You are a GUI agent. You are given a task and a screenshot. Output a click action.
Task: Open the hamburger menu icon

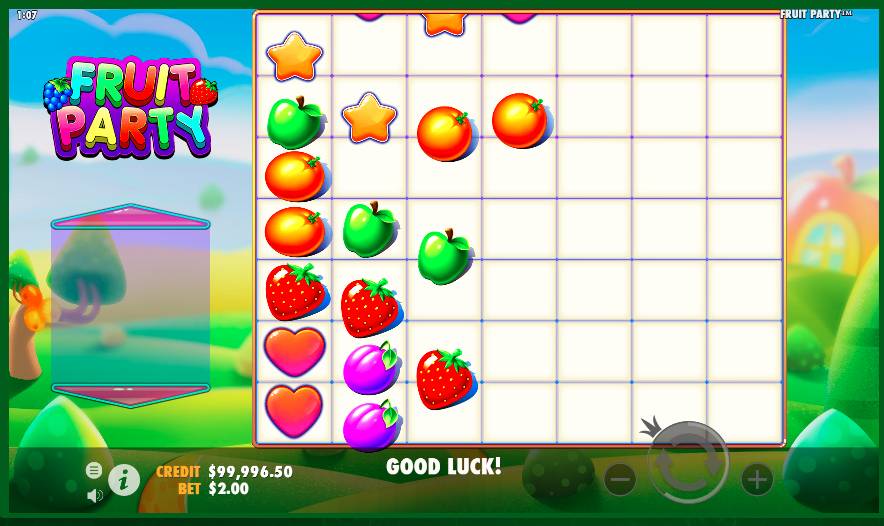[x=94, y=470]
